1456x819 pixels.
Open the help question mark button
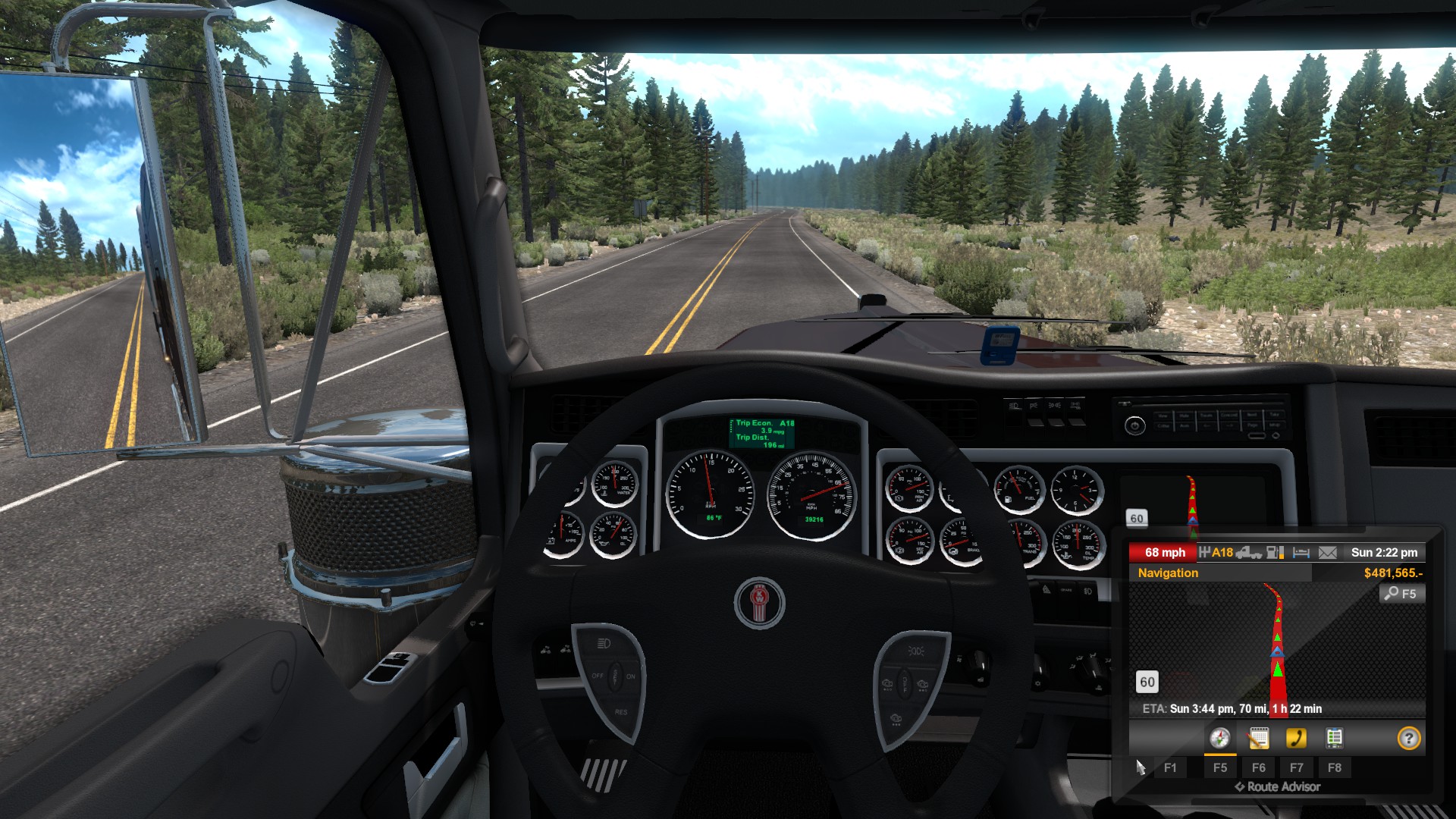[1408, 738]
